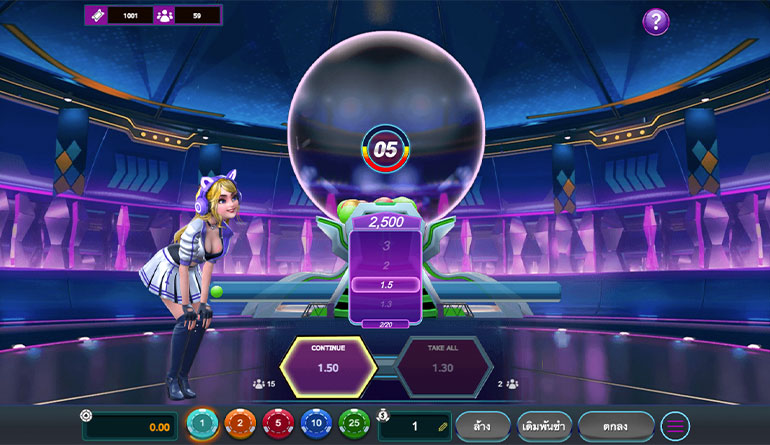Repeat the bet with เดิมพันซ้ำ
This screenshot has width=770, height=445.
click(x=544, y=427)
